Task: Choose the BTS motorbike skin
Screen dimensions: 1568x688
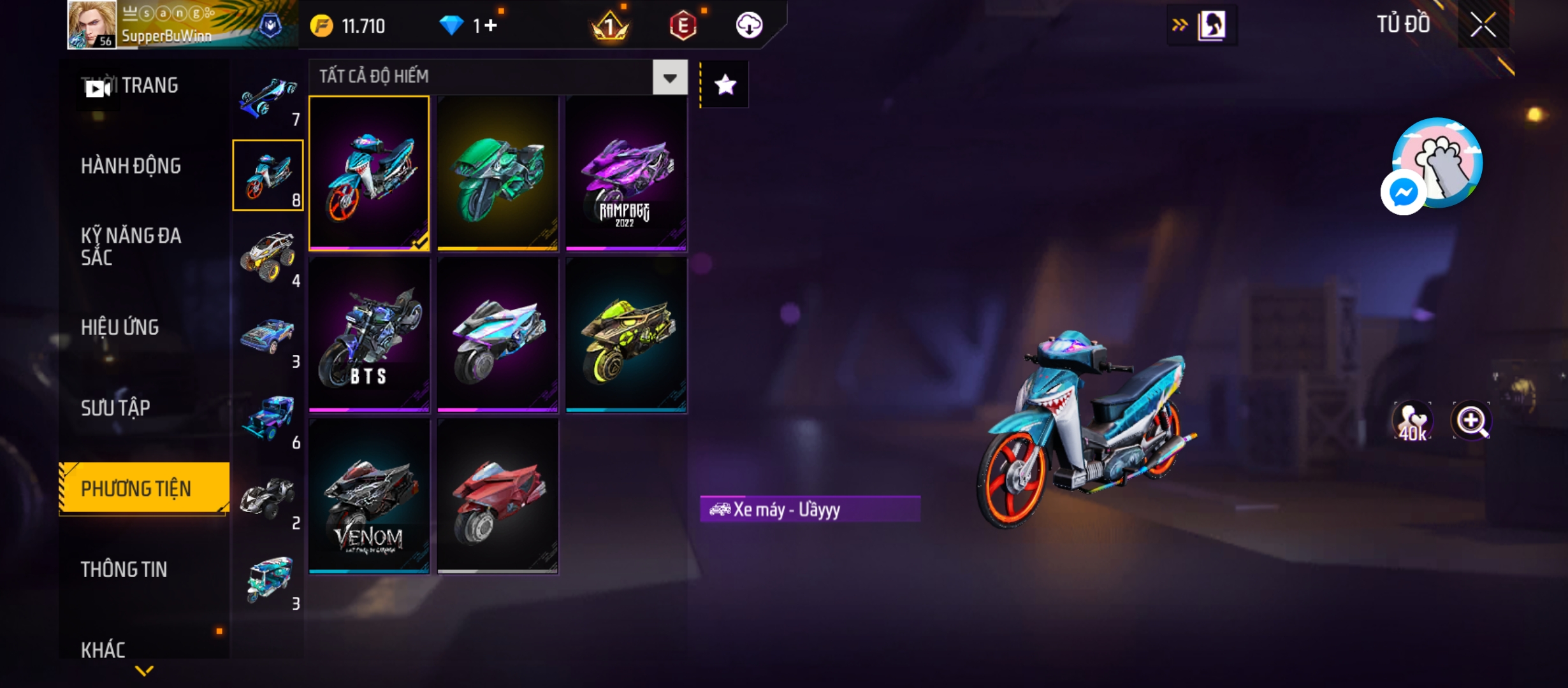Action: tap(369, 335)
